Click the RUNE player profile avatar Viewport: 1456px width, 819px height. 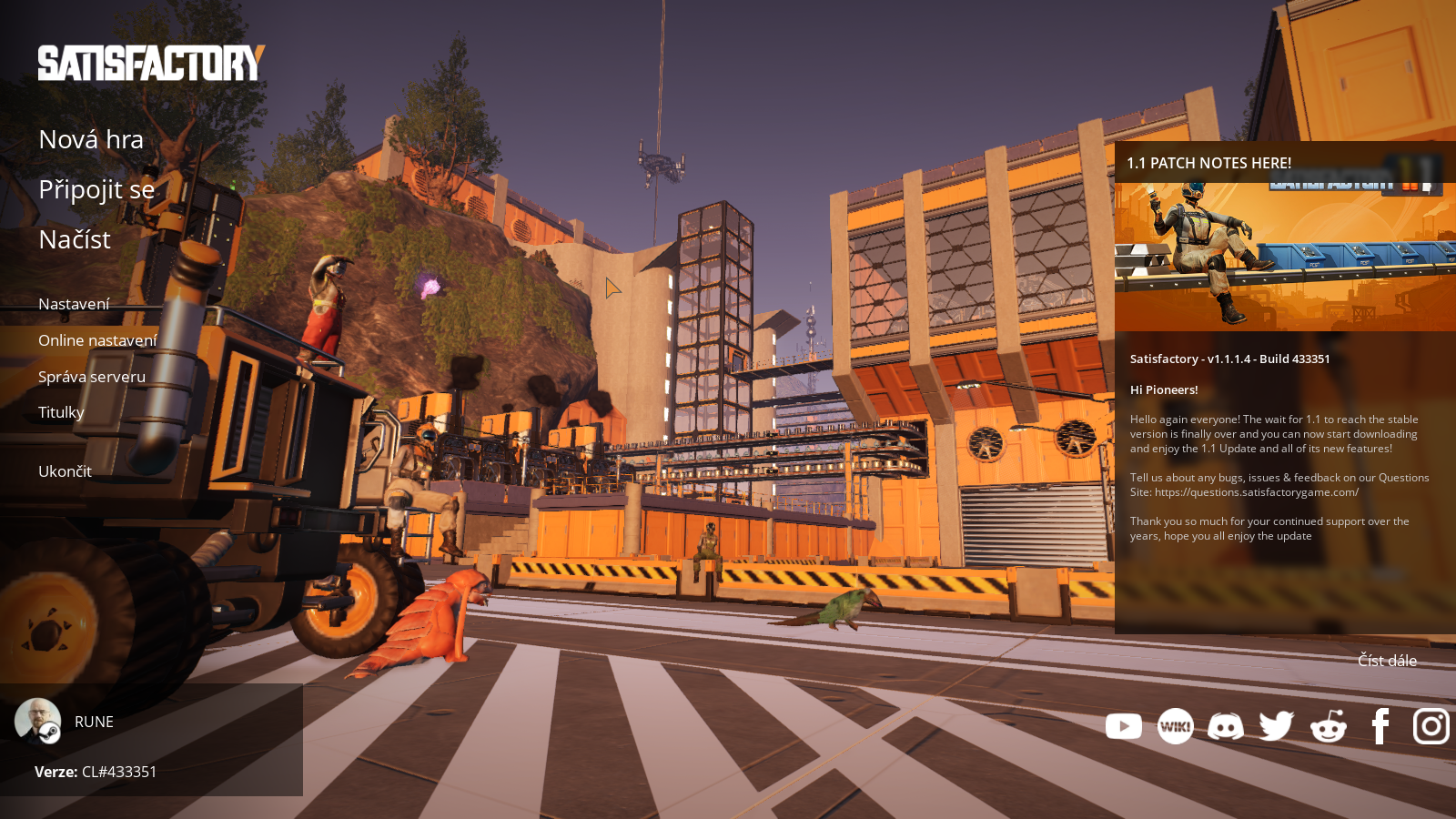[37, 721]
